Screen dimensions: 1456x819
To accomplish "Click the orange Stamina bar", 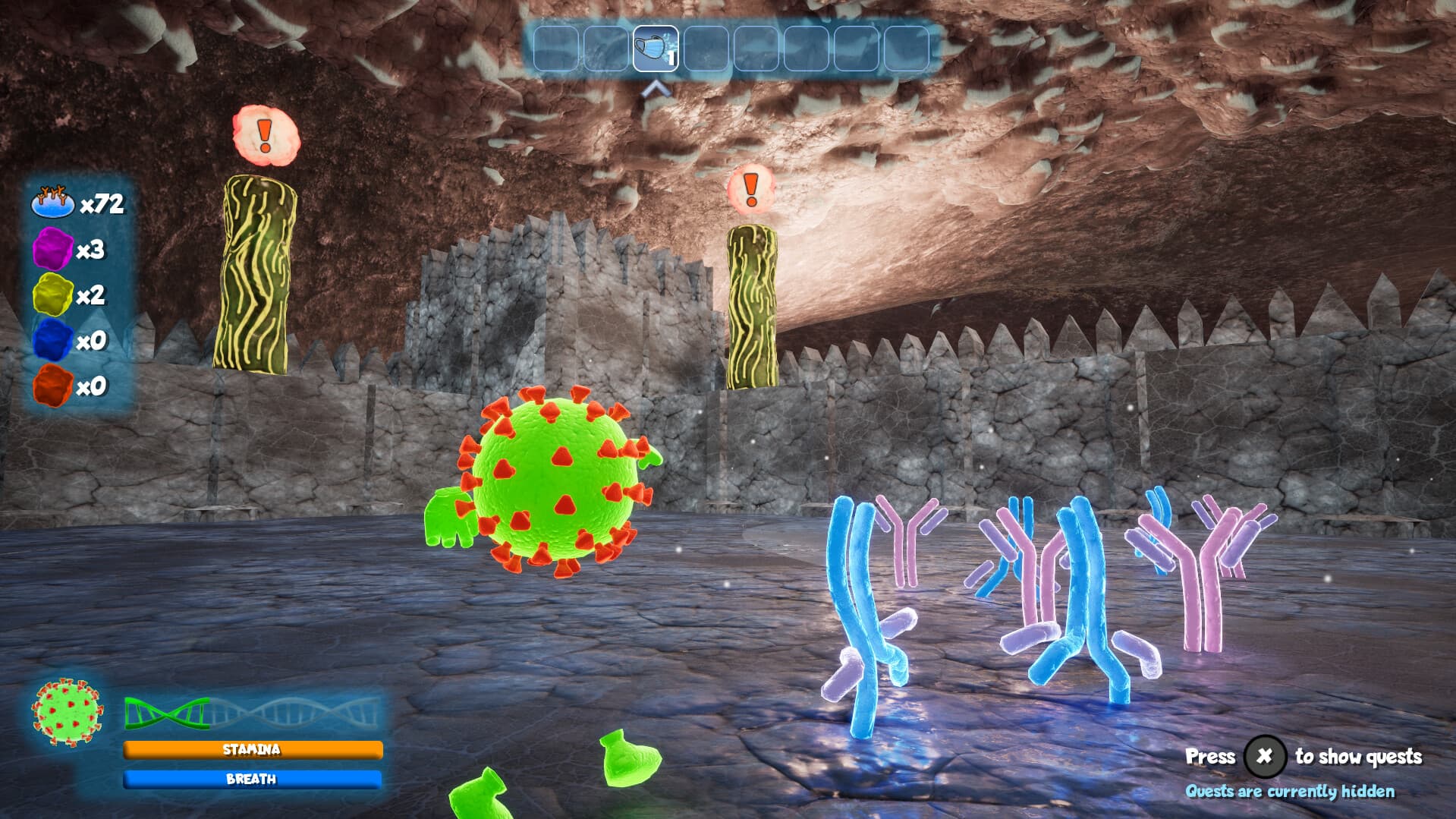I will pyautogui.click(x=253, y=749).
